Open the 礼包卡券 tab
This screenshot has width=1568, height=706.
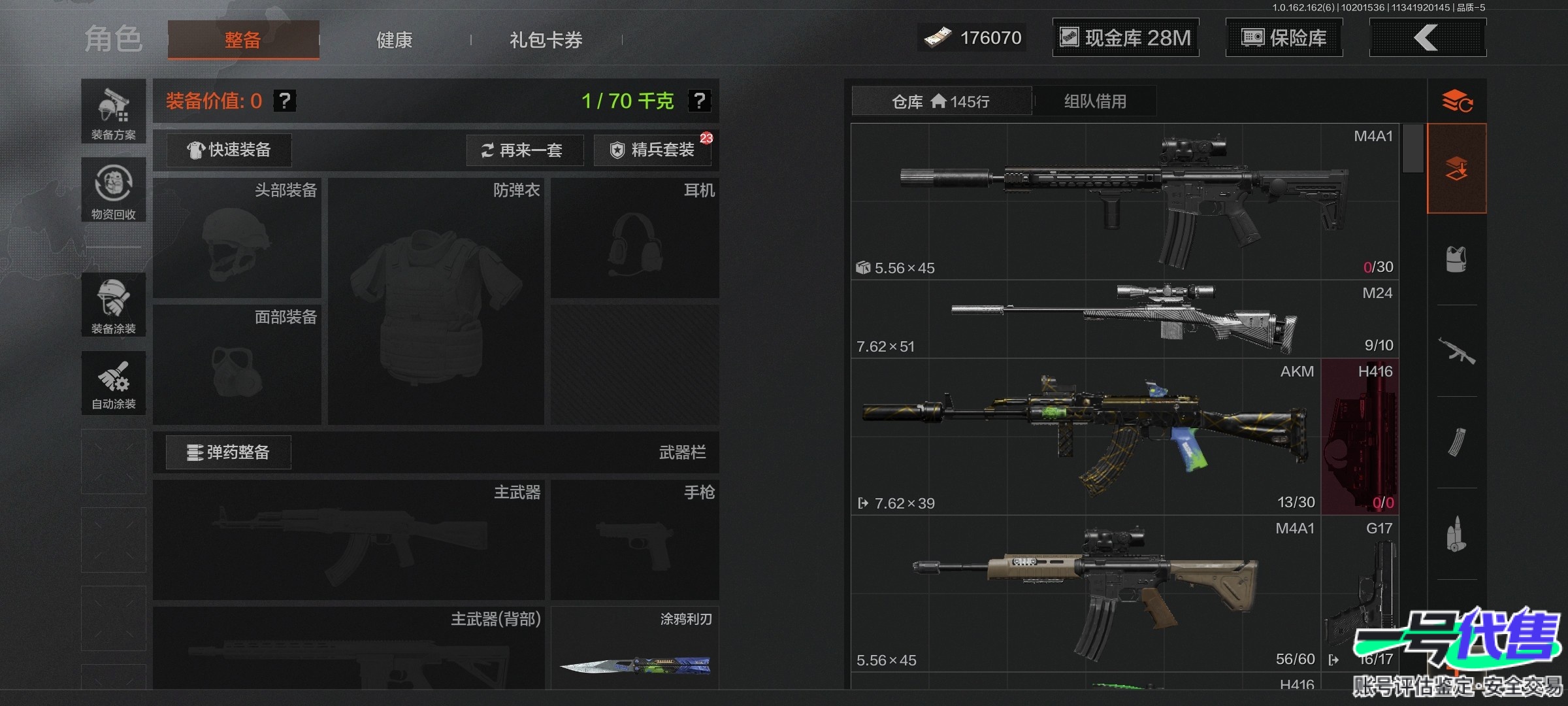[546, 40]
